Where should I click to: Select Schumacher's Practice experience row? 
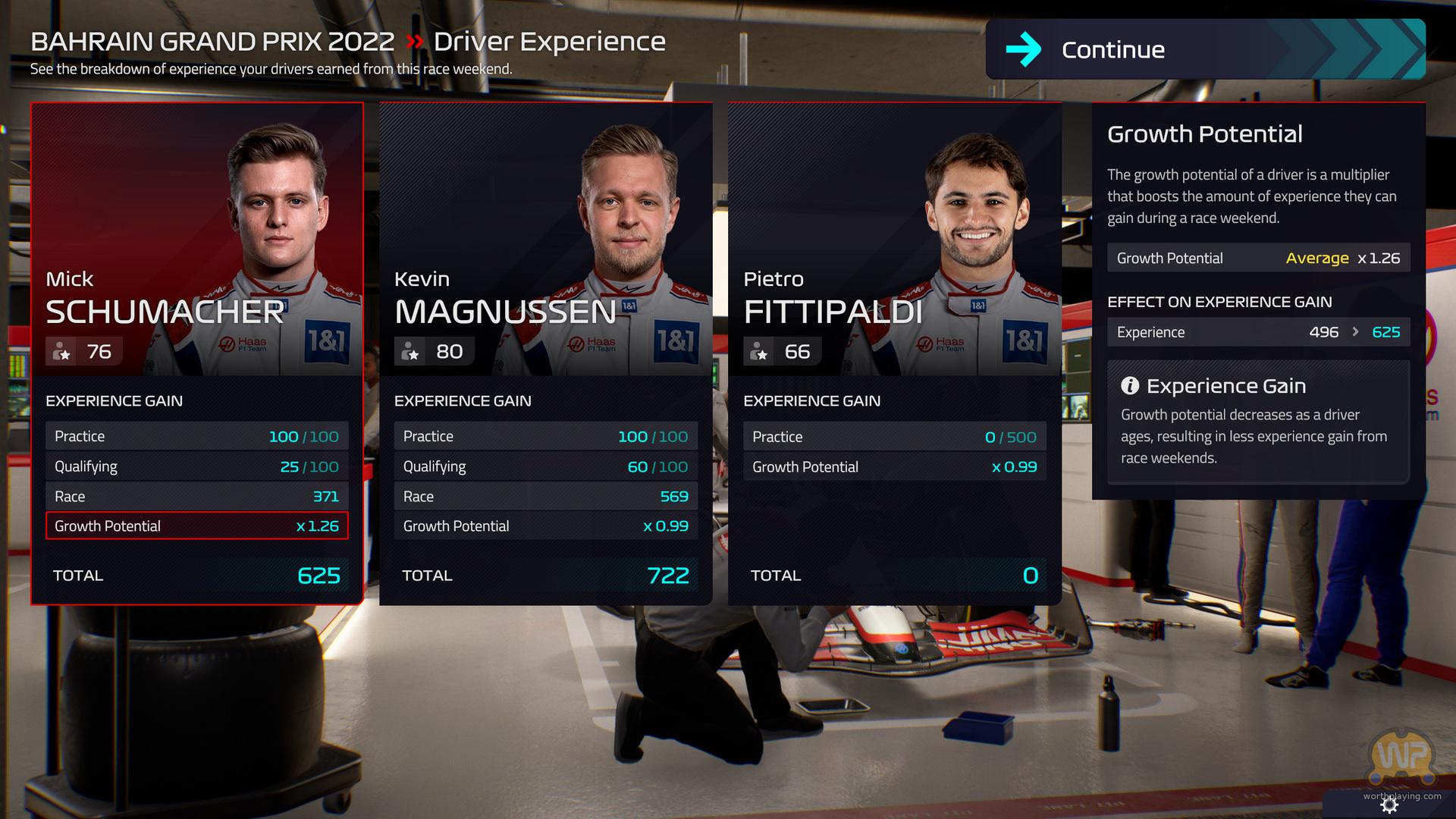(196, 437)
